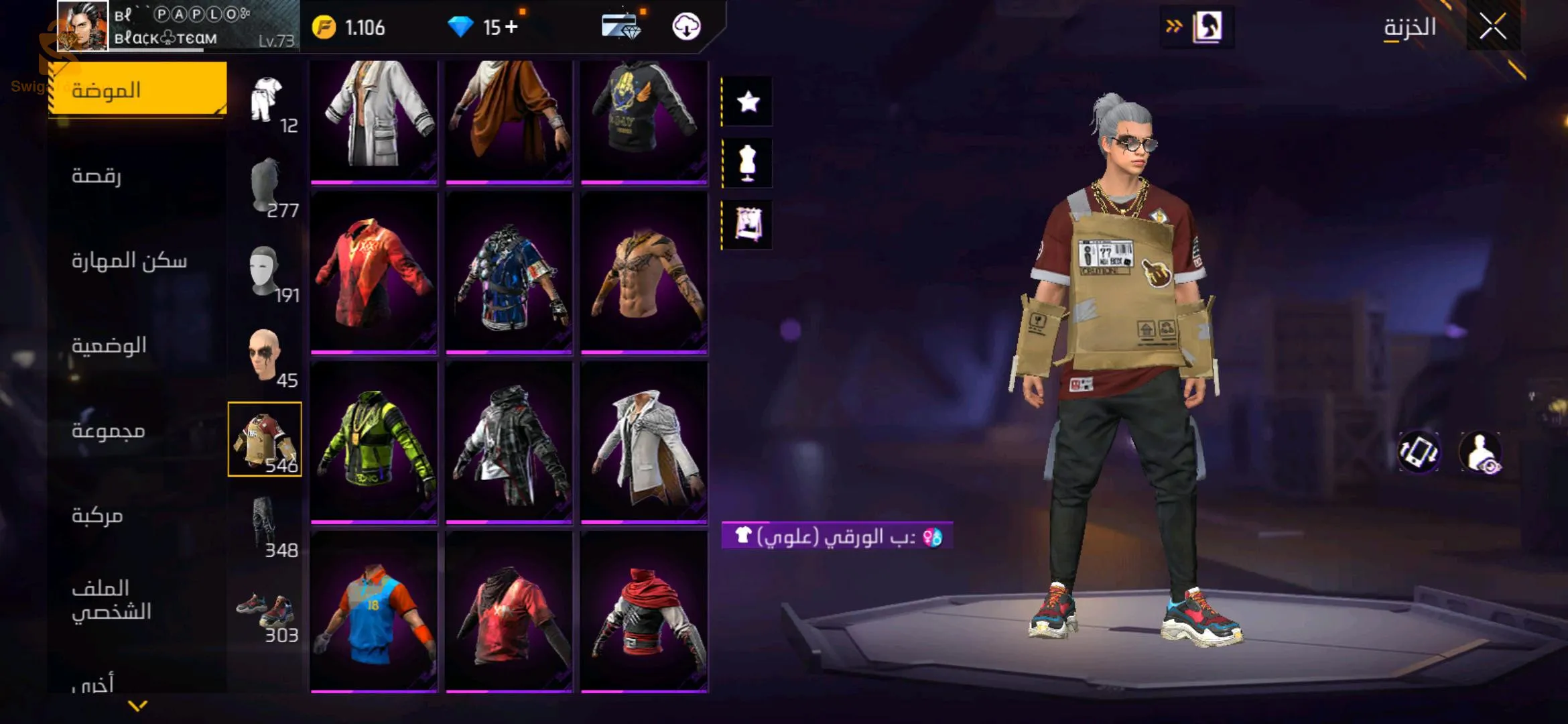Select the سكن المهارة skill skin tab
Screen dimensions: 1568x724
tap(129, 261)
